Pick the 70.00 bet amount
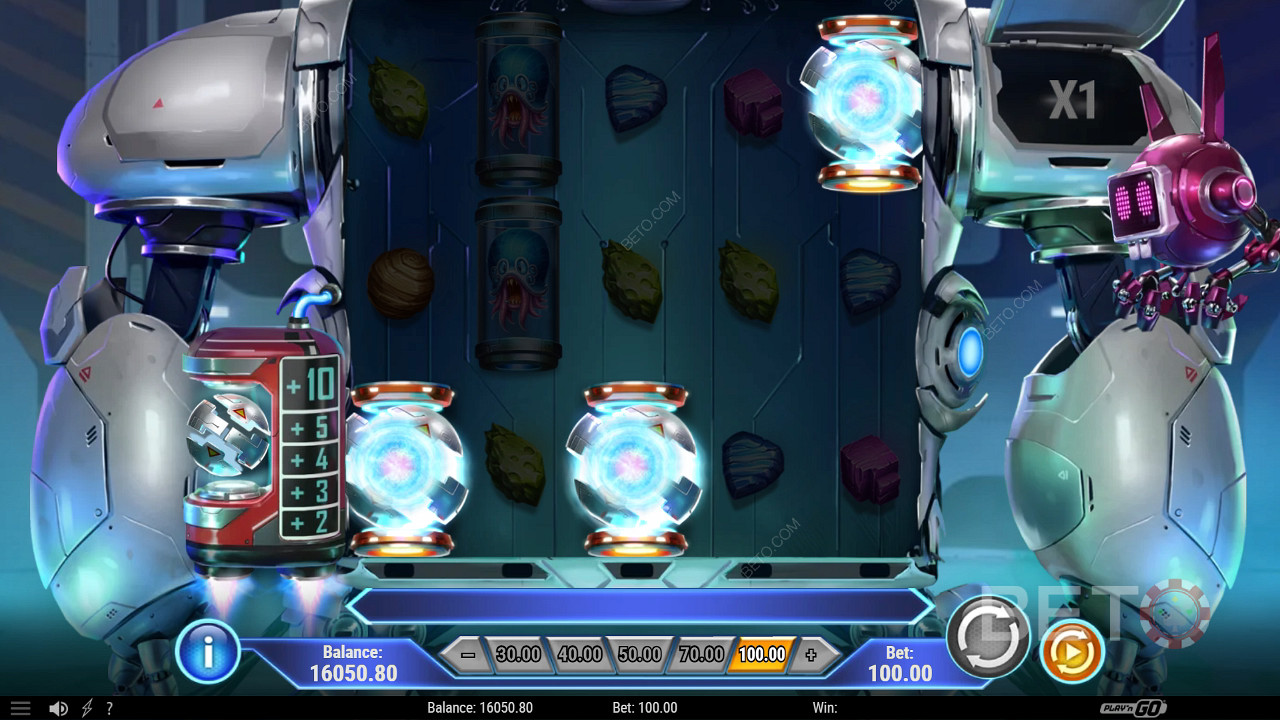Viewport: 1280px width, 720px height. click(x=701, y=655)
